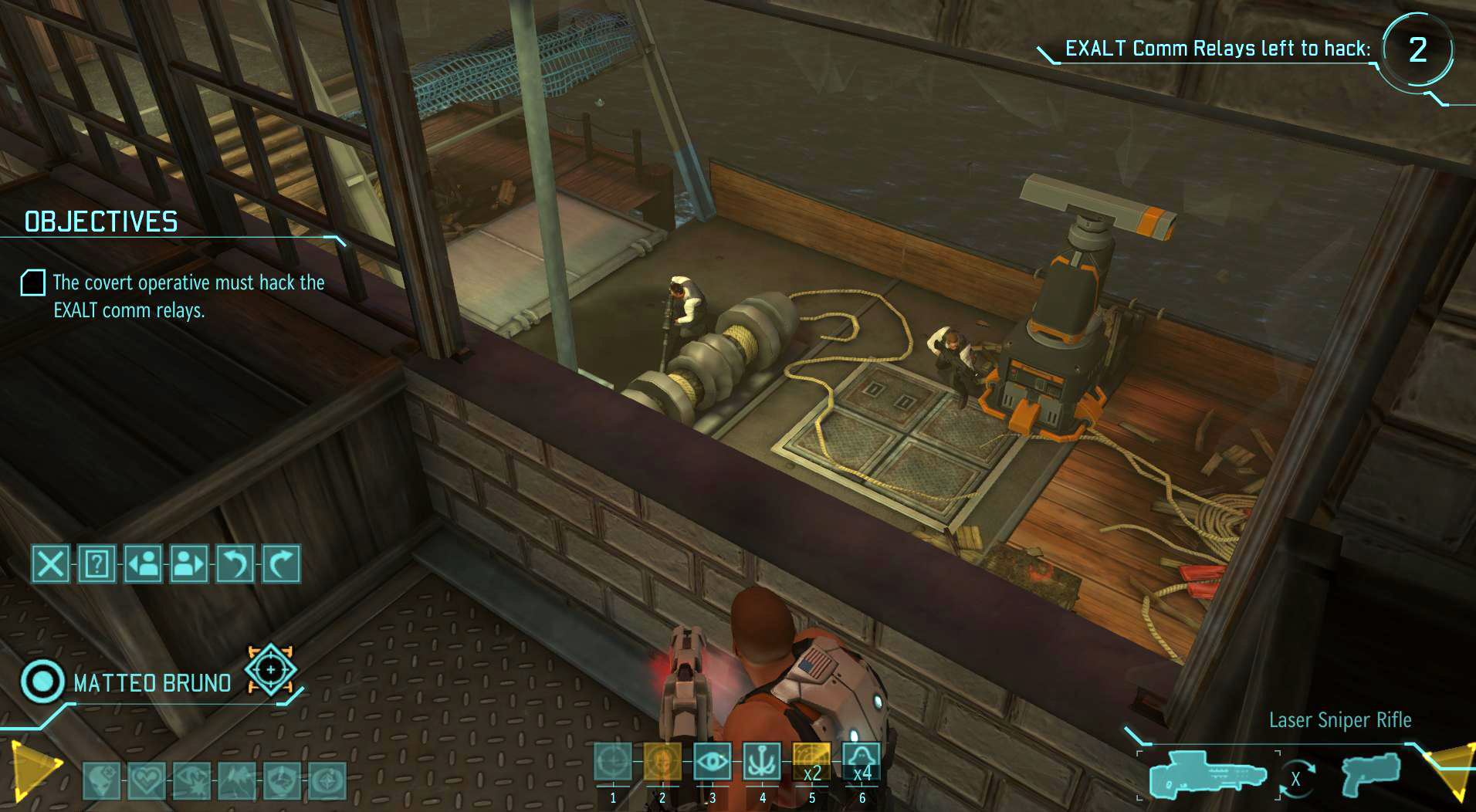Rotate the camera left

pos(236,563)
